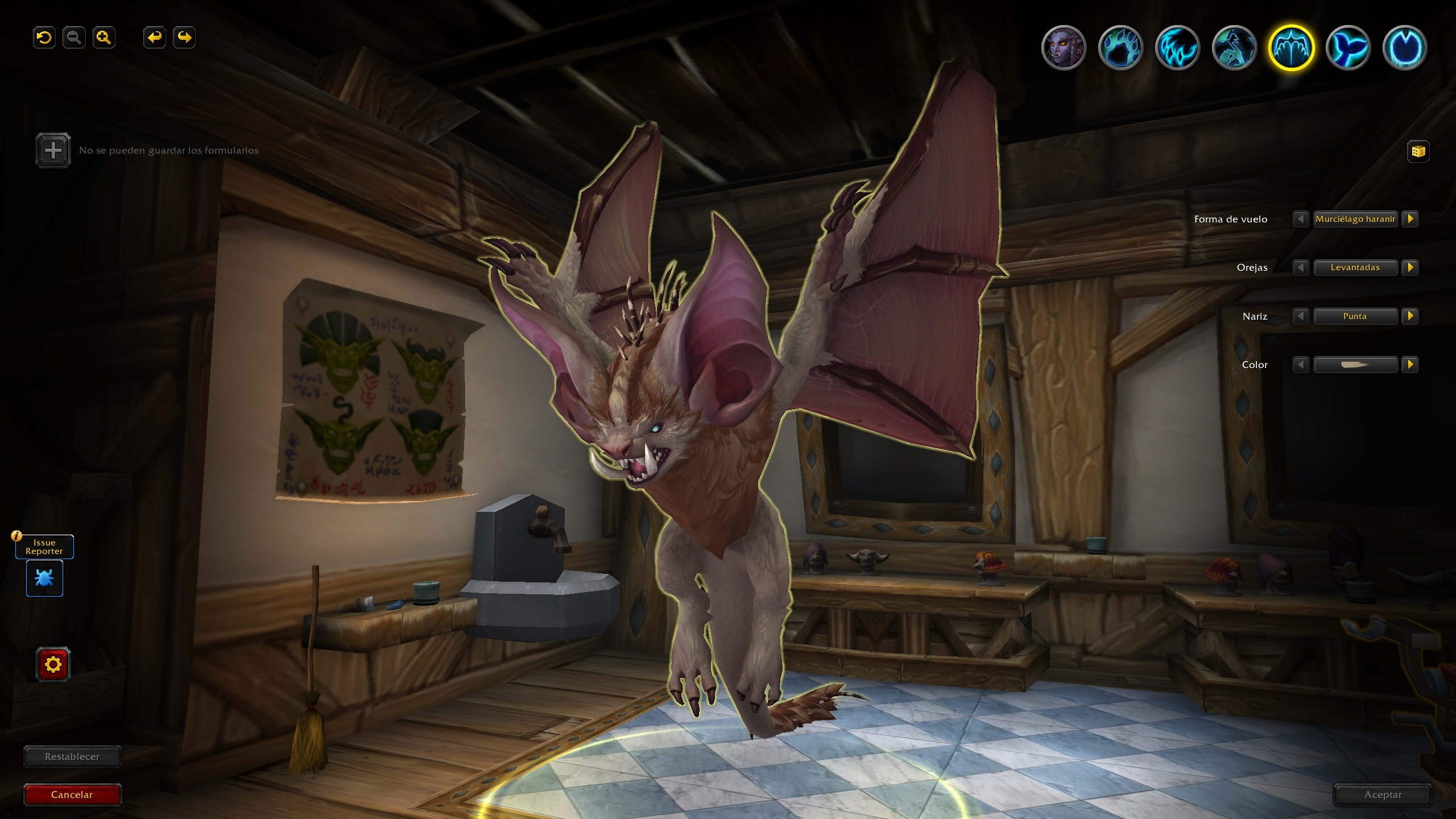Open the Color swatch selector
The height and width of the screenshot is (819, 1456).
[x=1355, y=365]
